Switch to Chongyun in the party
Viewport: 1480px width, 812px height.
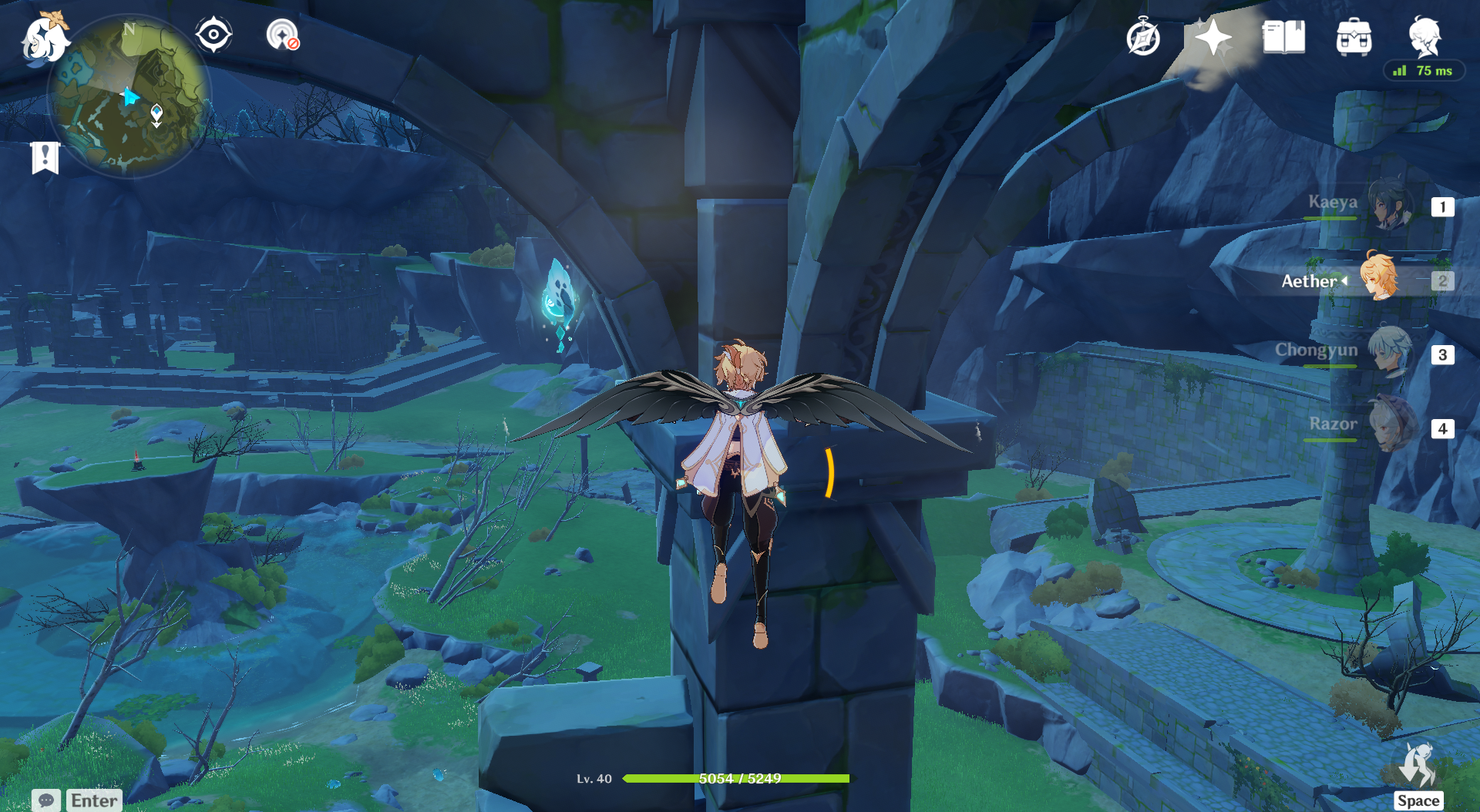pyautogui.click(x=1391, y=352)
